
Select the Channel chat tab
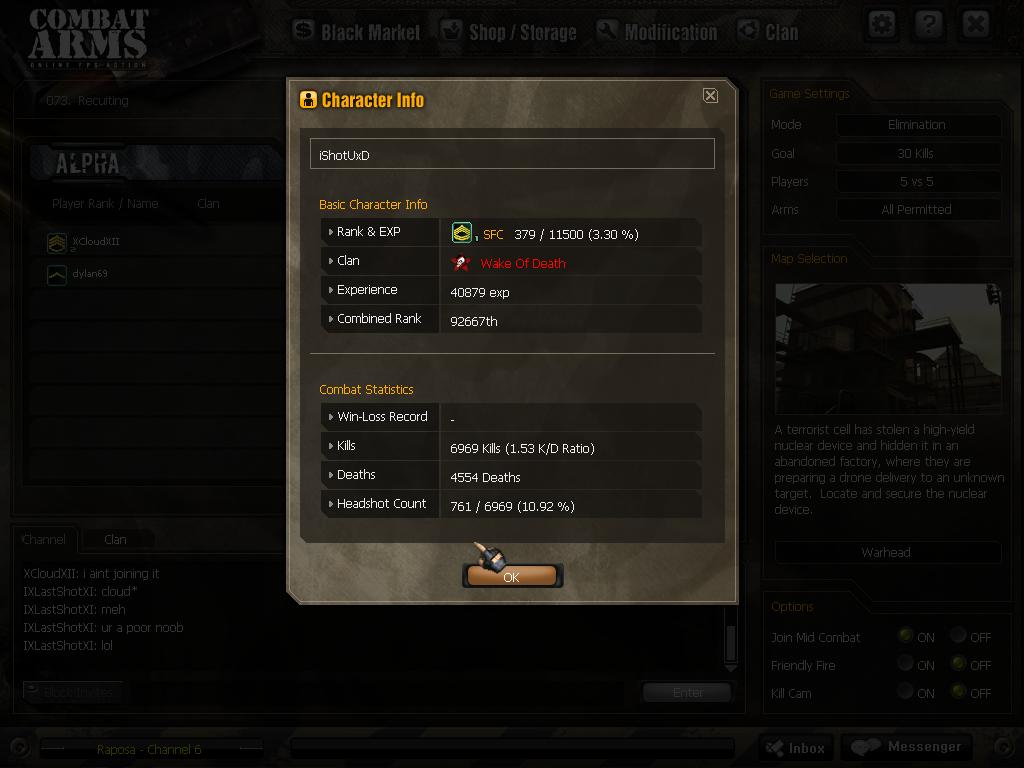click(x=44, y=539)
